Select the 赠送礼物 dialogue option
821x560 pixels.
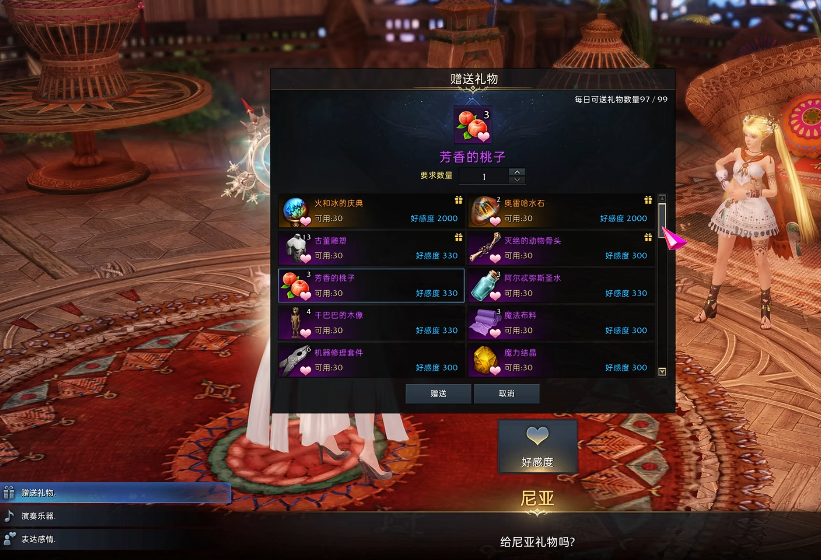tap(115, 493)
